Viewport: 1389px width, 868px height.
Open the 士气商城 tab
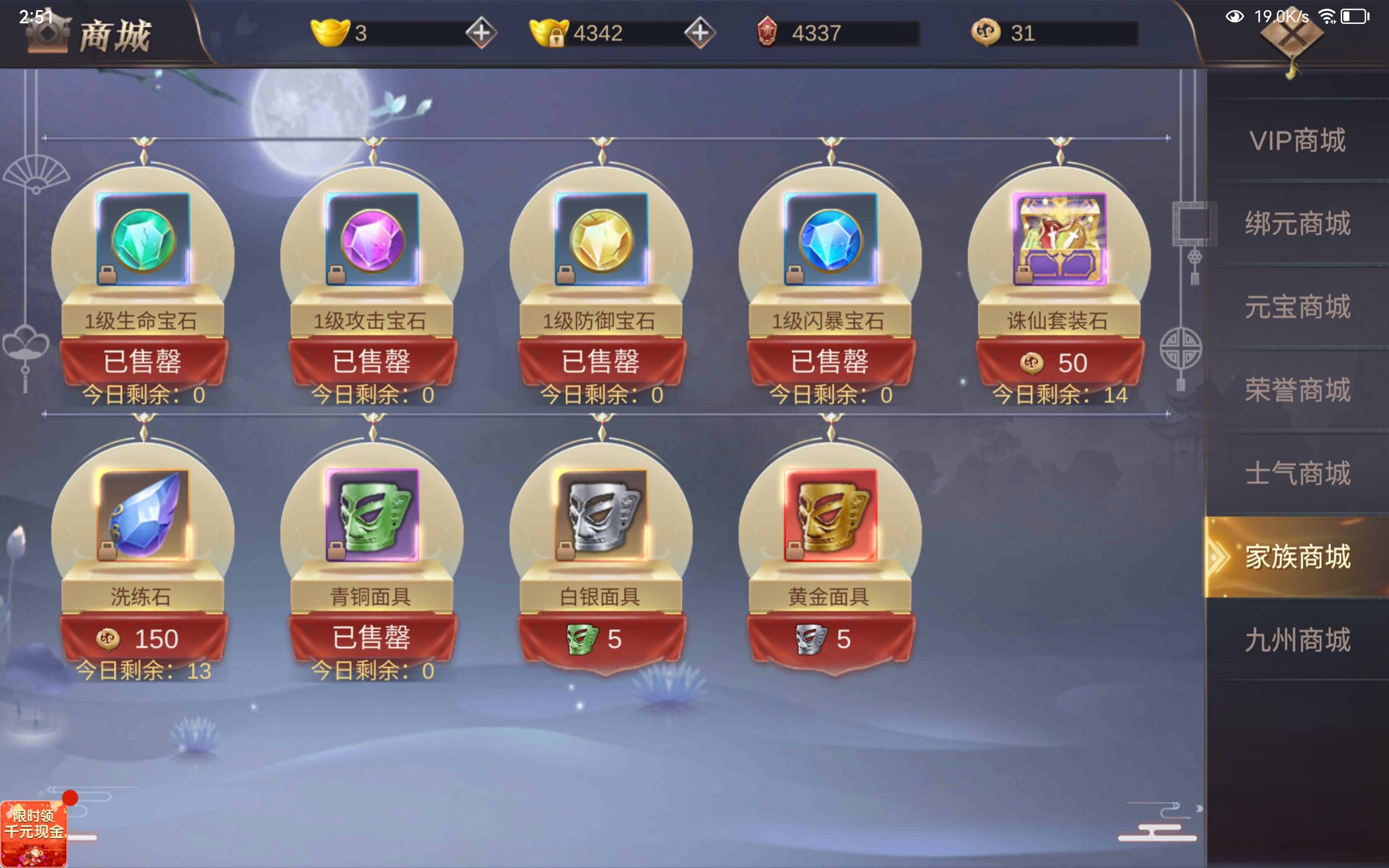[1297, 473]
